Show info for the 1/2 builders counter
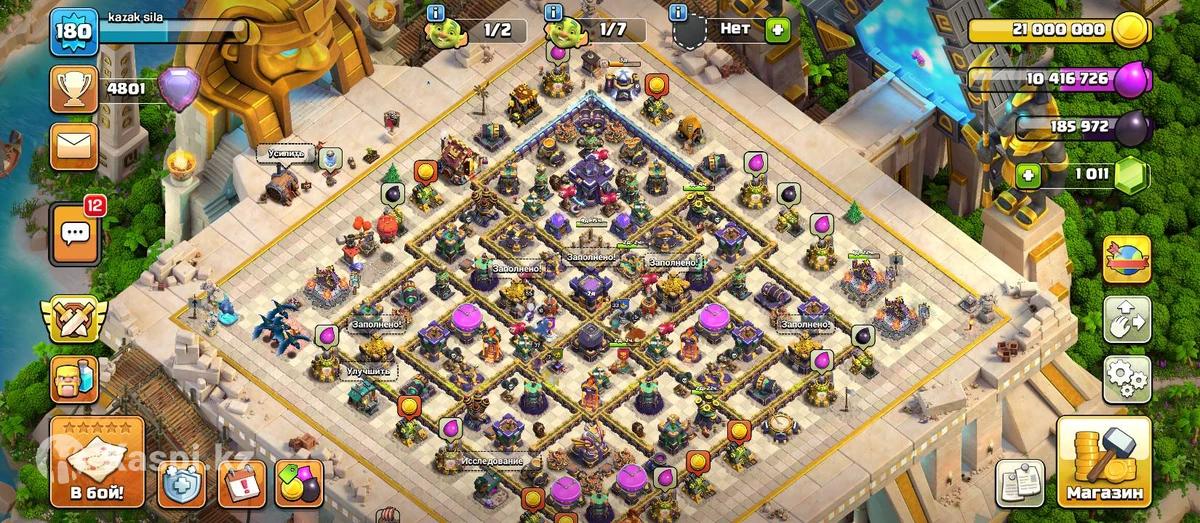The height and width of the screenshot is (523, 1200). (436, 13)
